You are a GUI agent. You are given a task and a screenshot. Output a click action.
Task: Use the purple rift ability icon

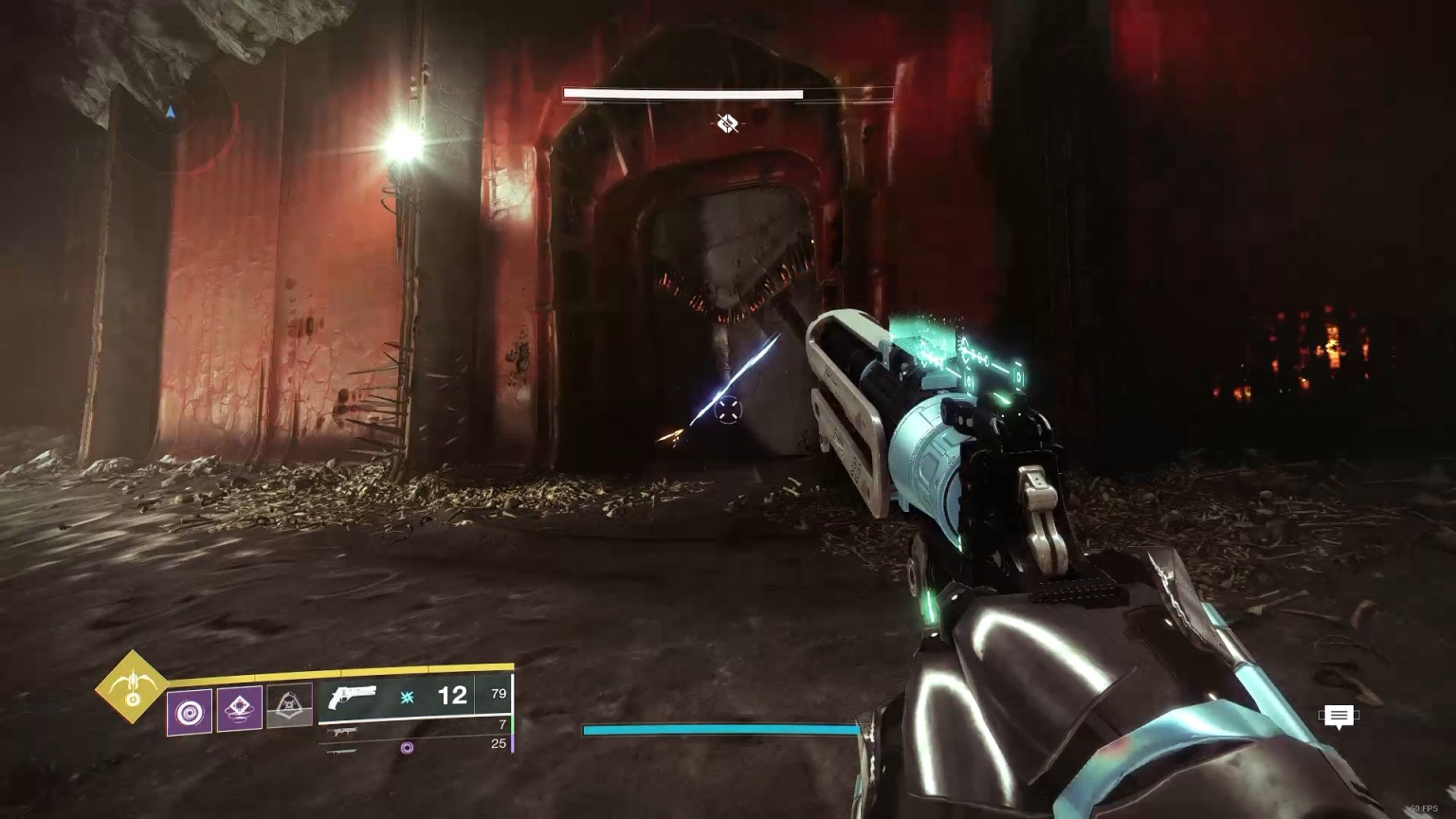tap(240, 708)
